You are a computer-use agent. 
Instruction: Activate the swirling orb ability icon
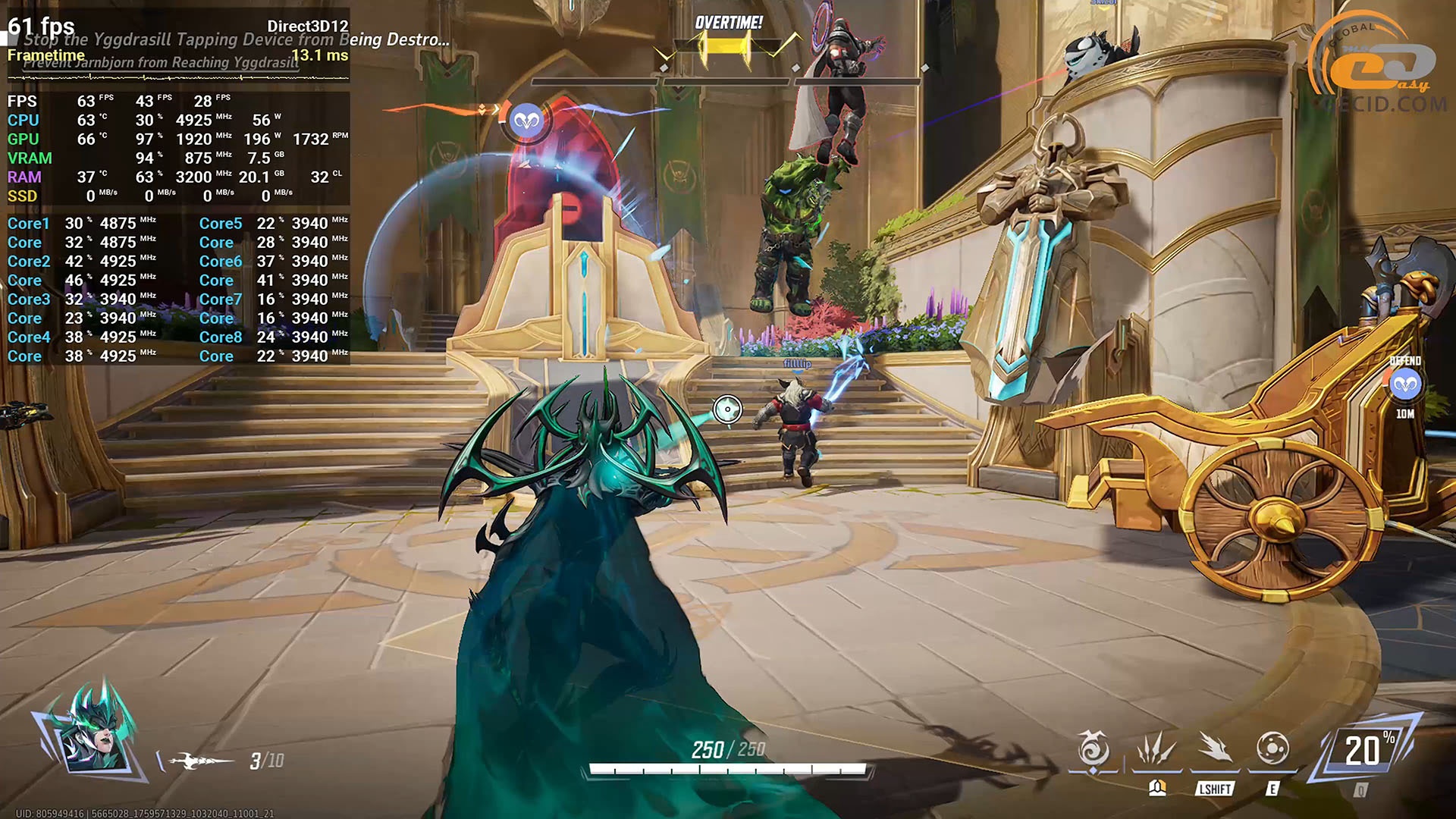(1272, 749)
